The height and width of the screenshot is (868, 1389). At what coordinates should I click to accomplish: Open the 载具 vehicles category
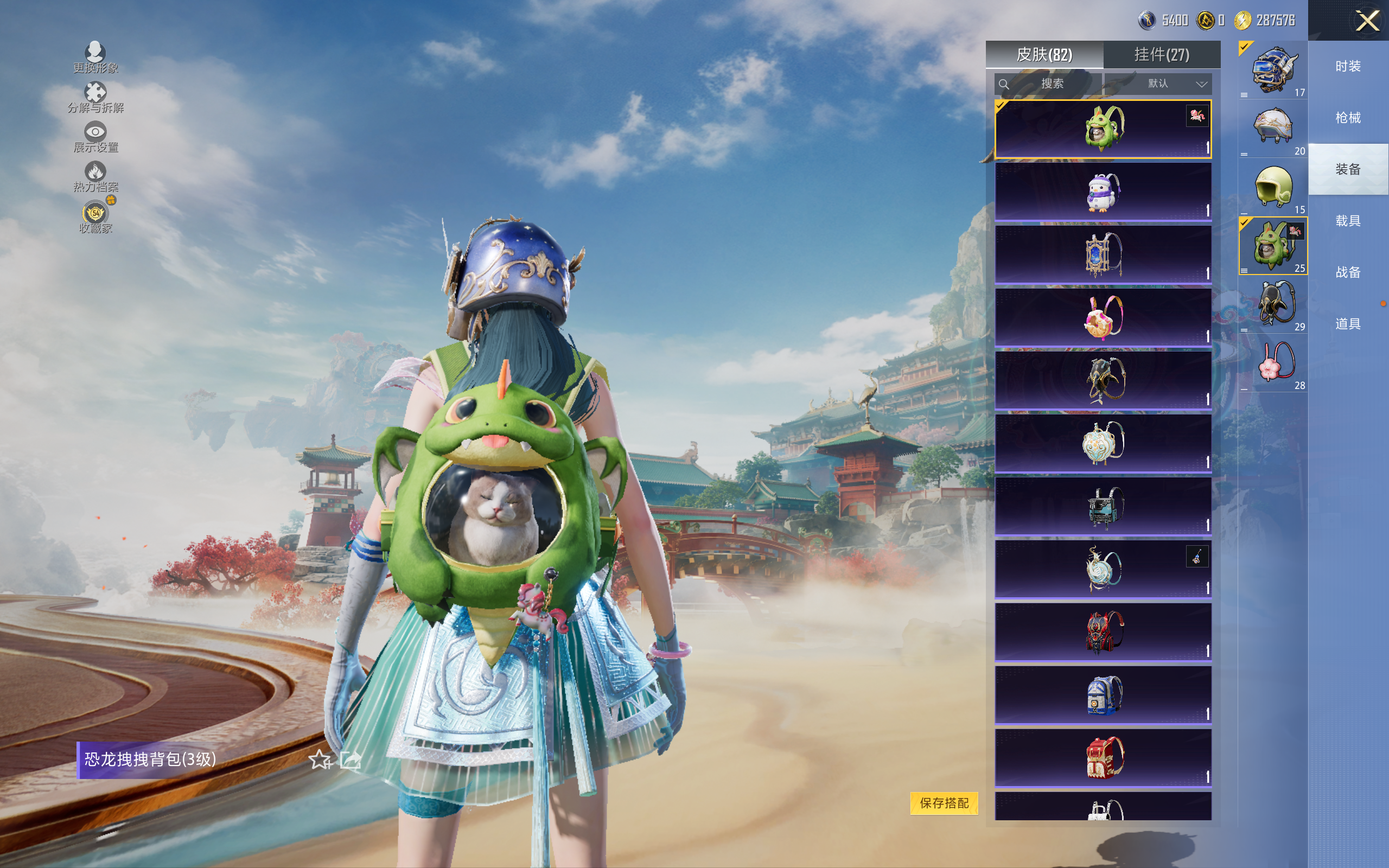coord(1348,221)
